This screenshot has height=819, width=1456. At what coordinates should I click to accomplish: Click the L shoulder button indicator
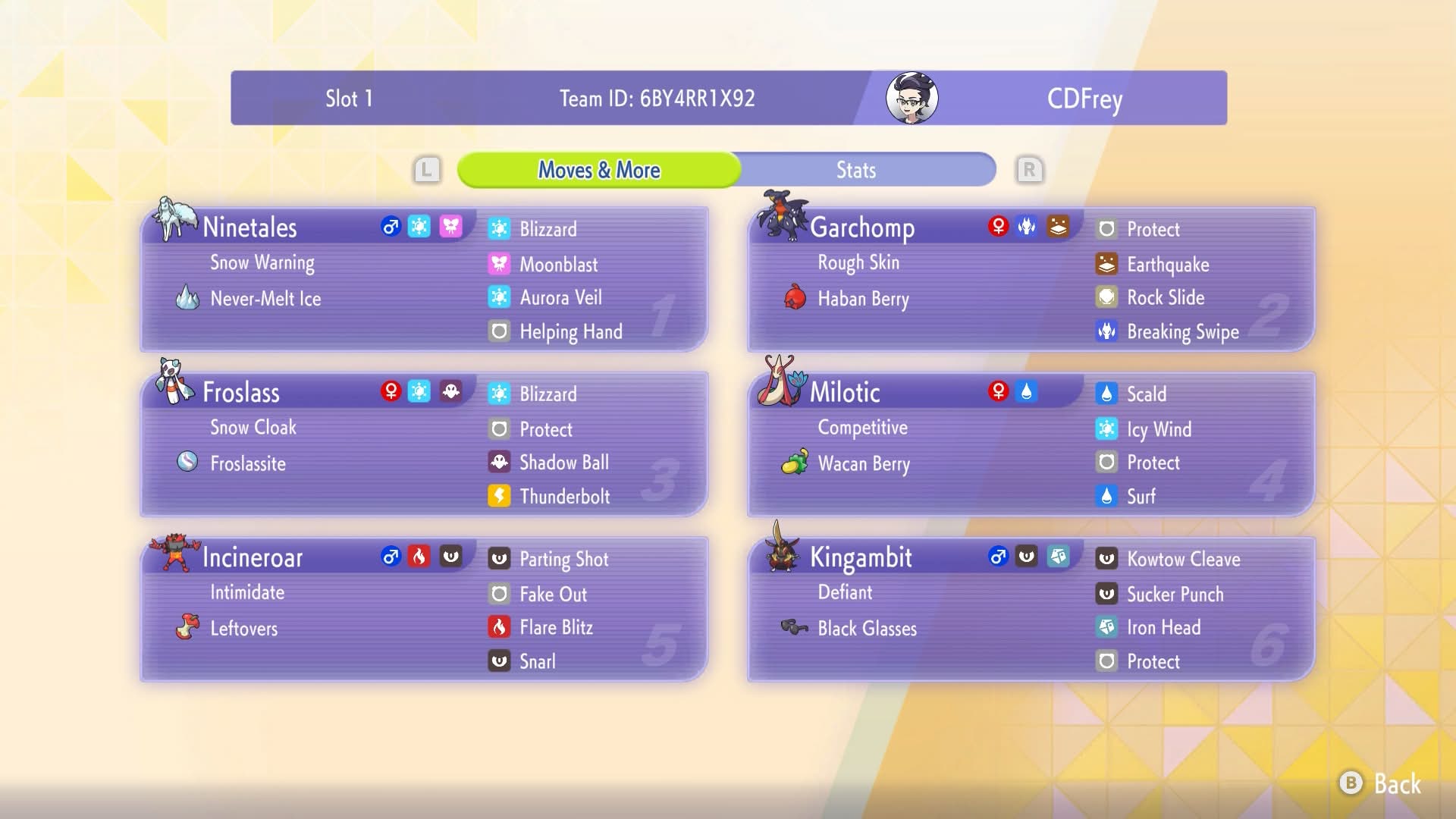pyautogui.click(x=428, y=170)
